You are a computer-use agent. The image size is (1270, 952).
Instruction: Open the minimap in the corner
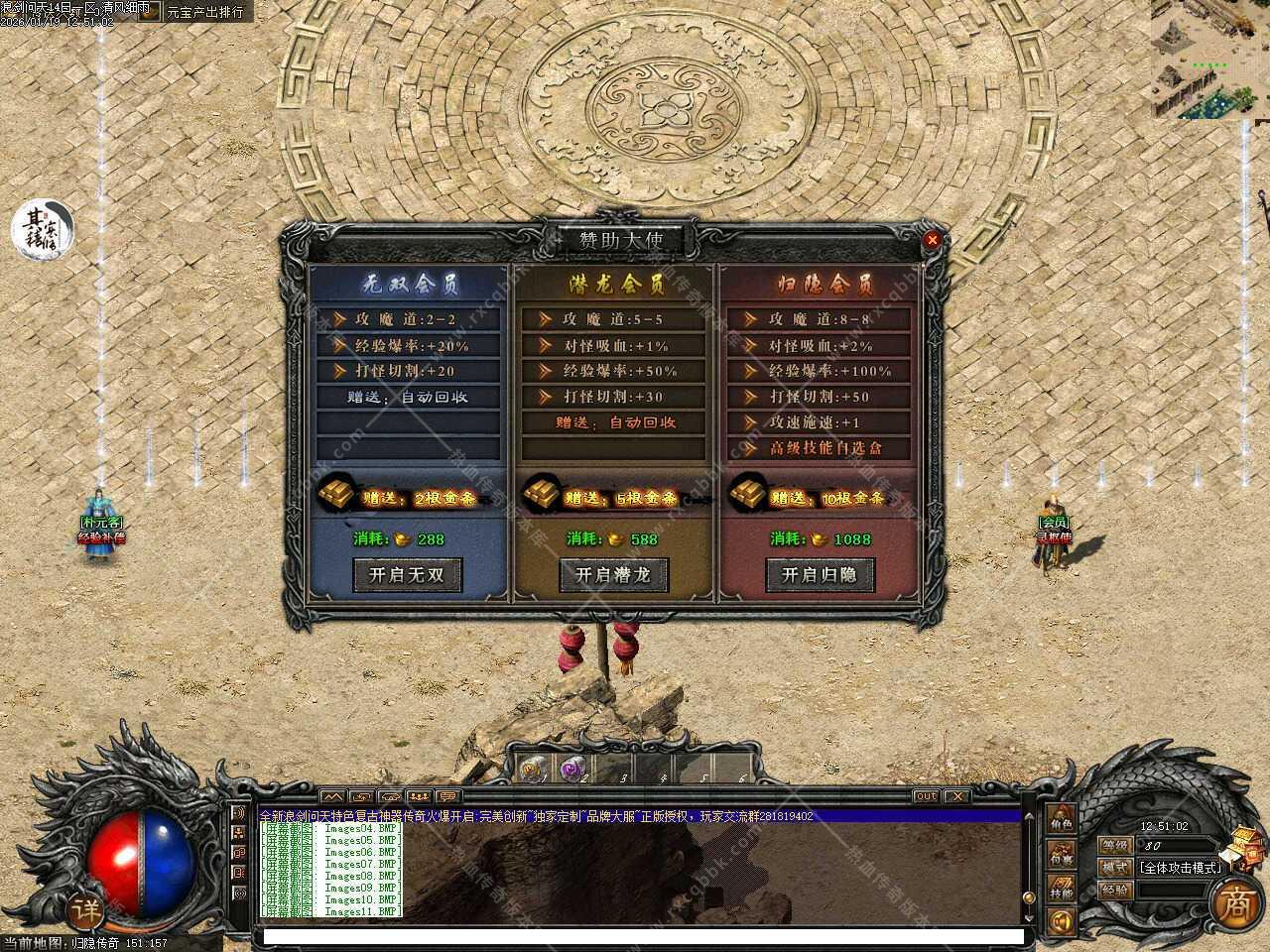click(1209, 59)
